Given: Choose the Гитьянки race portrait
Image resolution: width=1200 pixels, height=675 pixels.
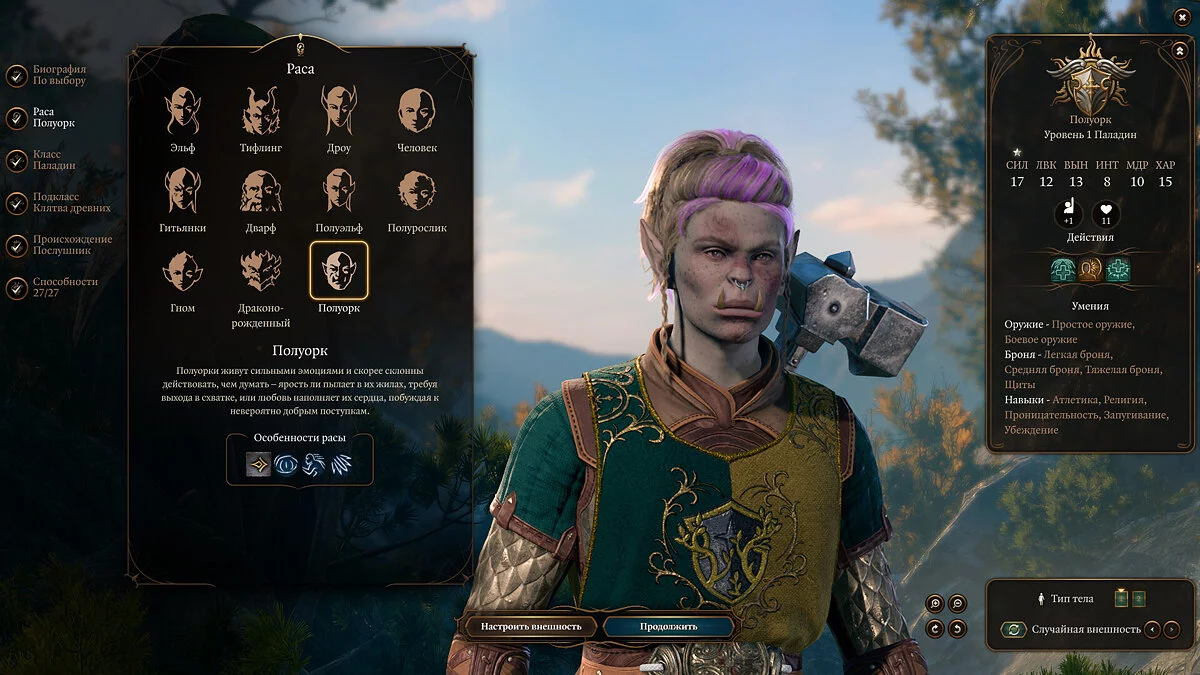Looking at the screenshot, I should [x=182, y=191].
